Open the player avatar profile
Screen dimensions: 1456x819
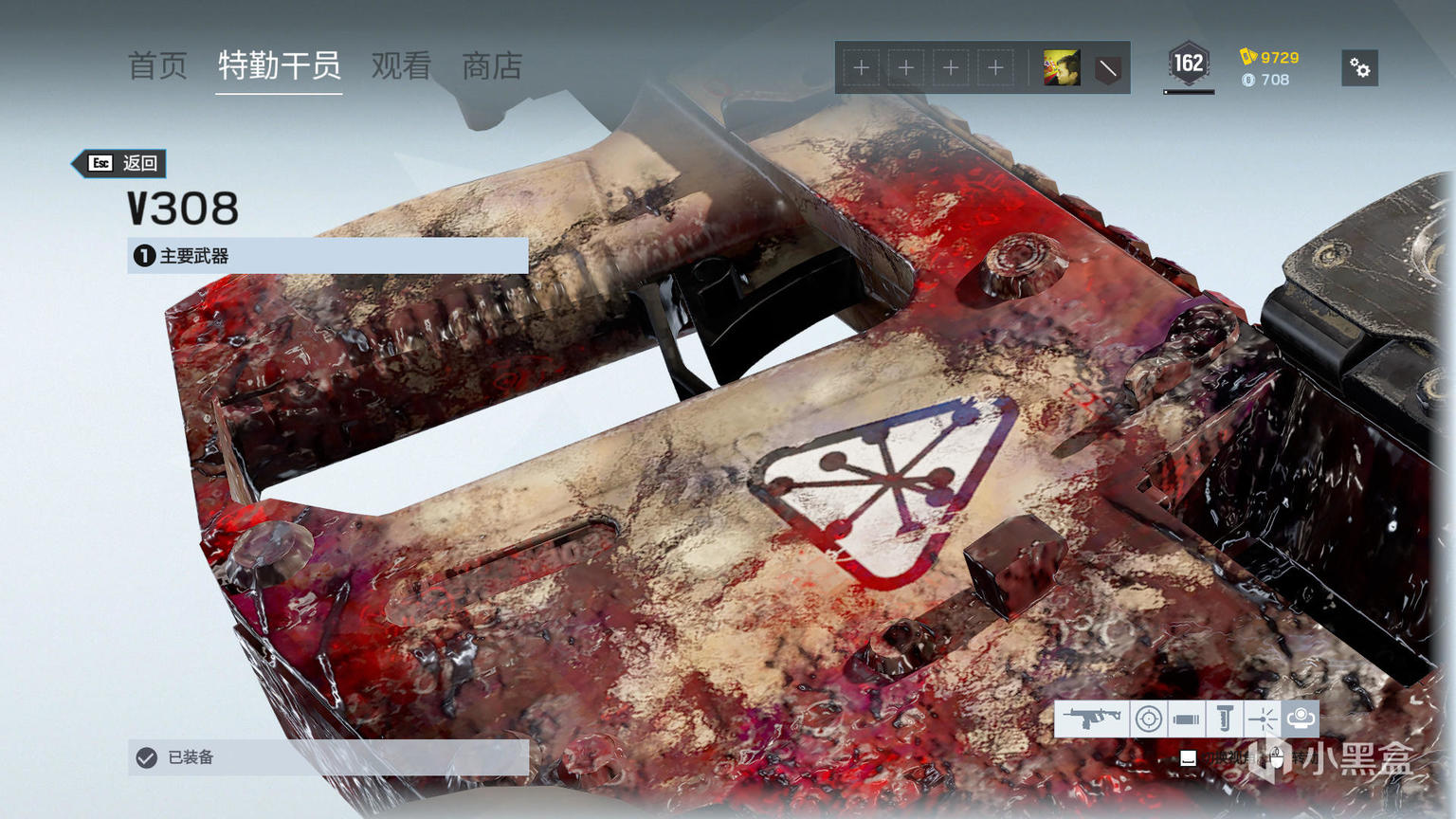[1062, 68]
